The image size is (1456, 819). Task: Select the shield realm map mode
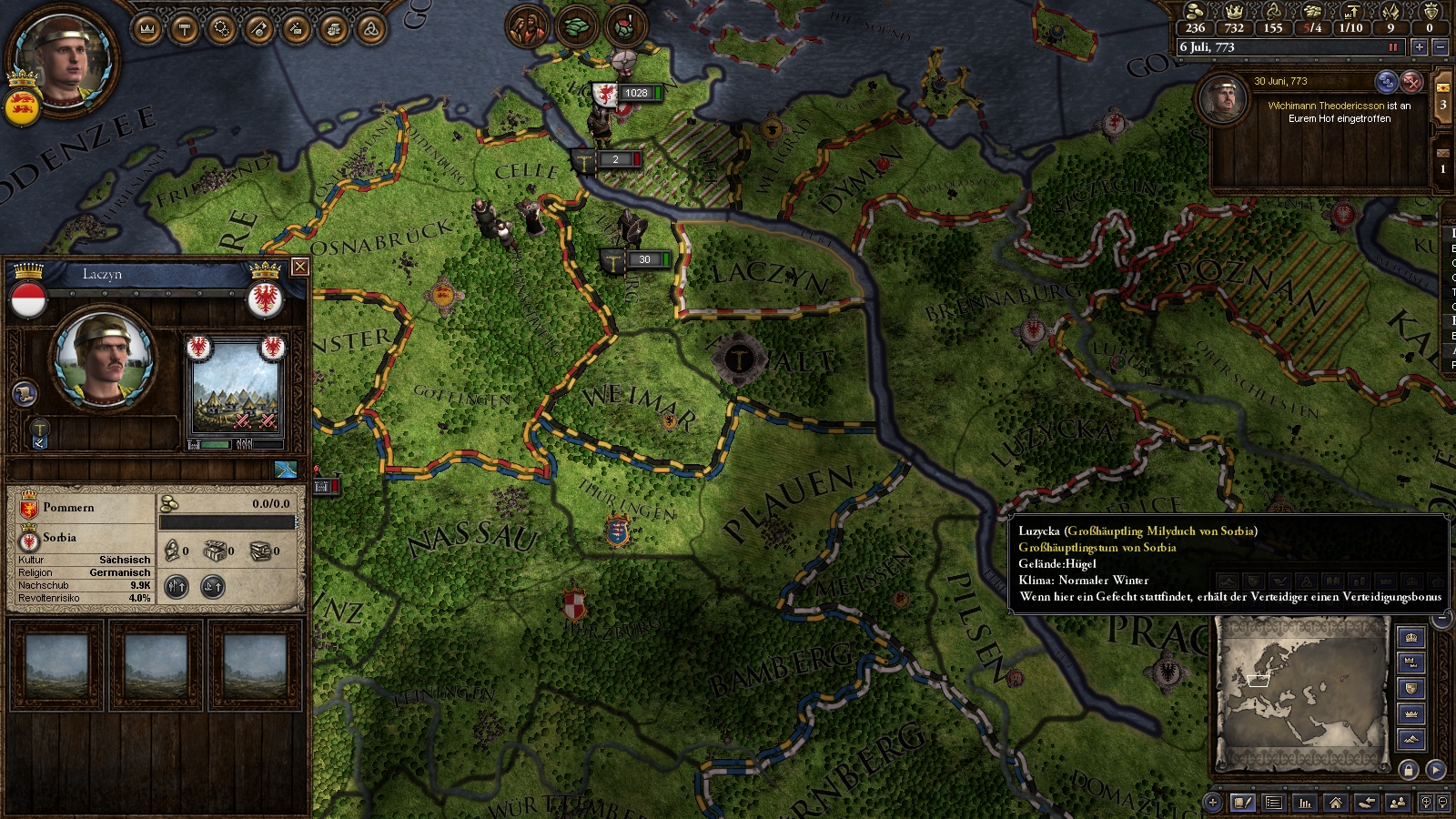click(x=1411, y=688)
